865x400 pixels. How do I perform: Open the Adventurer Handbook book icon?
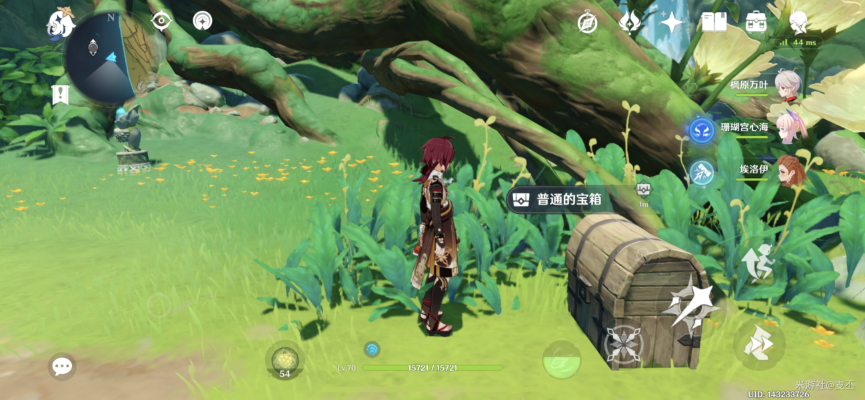[714, 21]
